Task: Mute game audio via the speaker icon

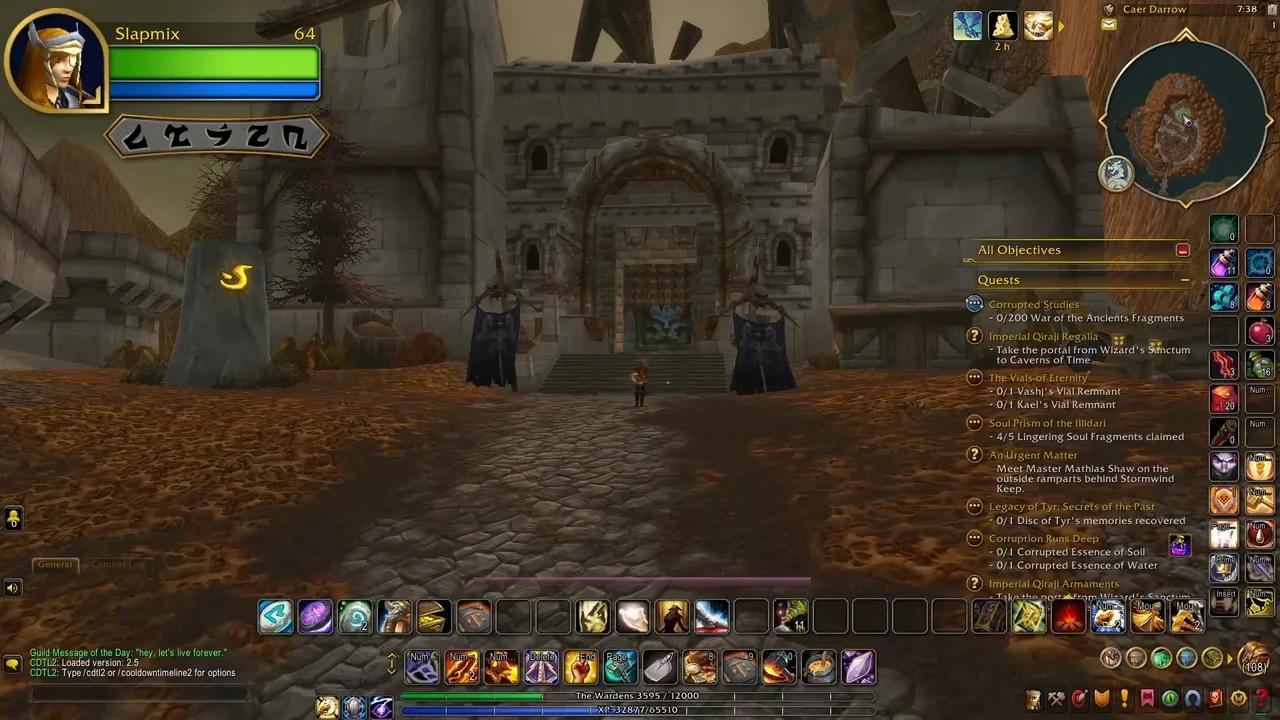Action: [12, 588]
